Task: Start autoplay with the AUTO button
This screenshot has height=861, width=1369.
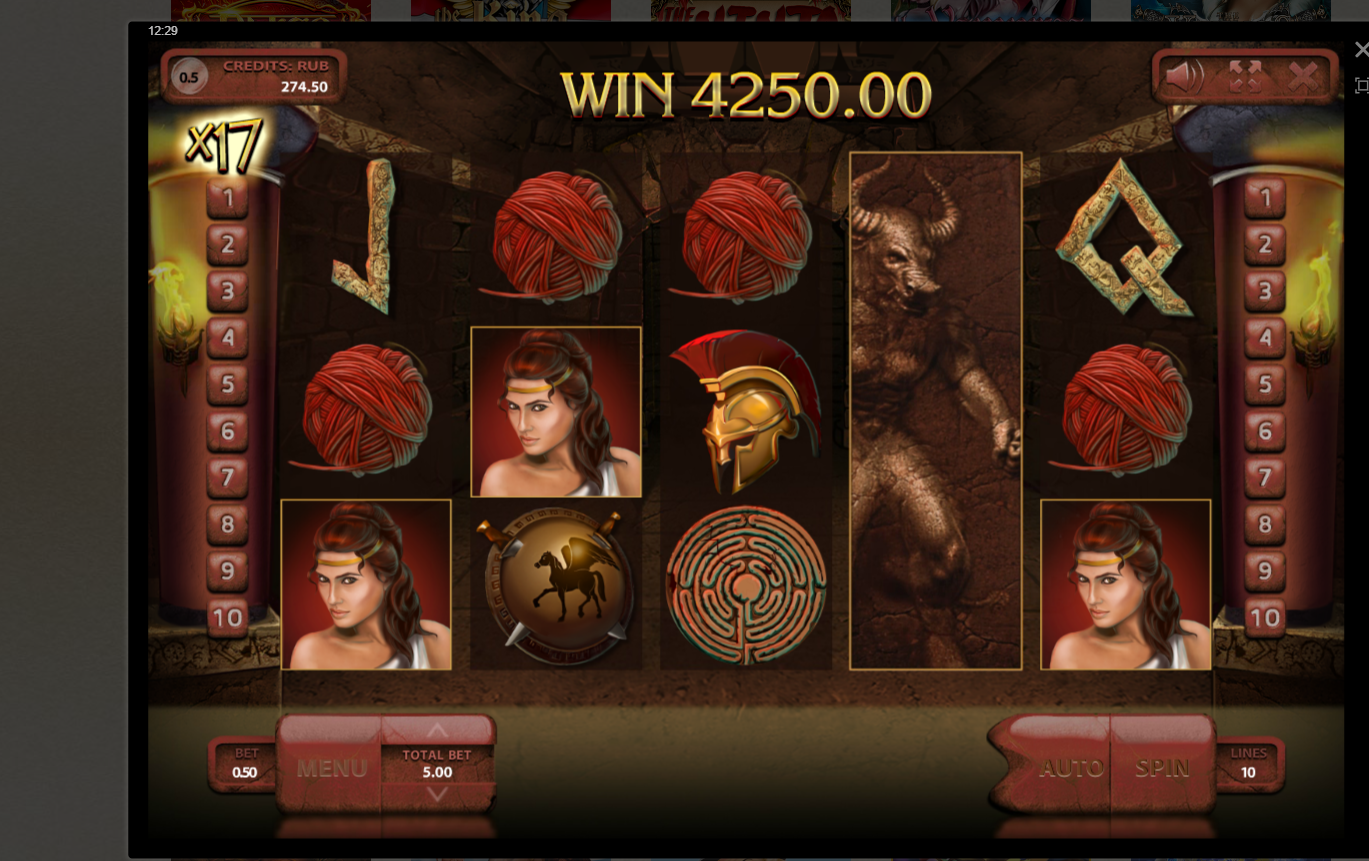Action: 1071,767
